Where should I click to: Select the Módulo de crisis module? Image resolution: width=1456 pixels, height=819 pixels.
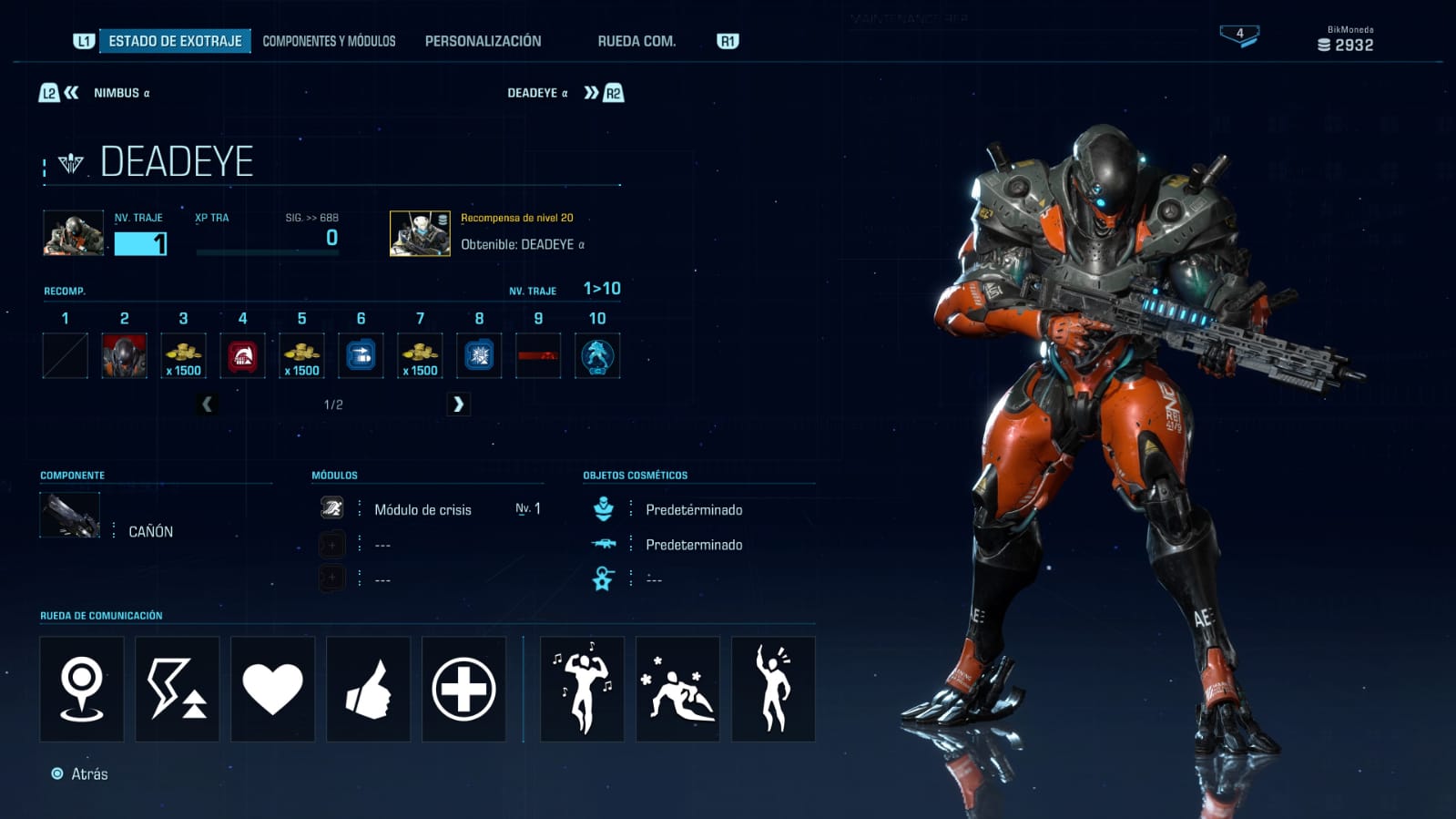(x=423, y=510)
